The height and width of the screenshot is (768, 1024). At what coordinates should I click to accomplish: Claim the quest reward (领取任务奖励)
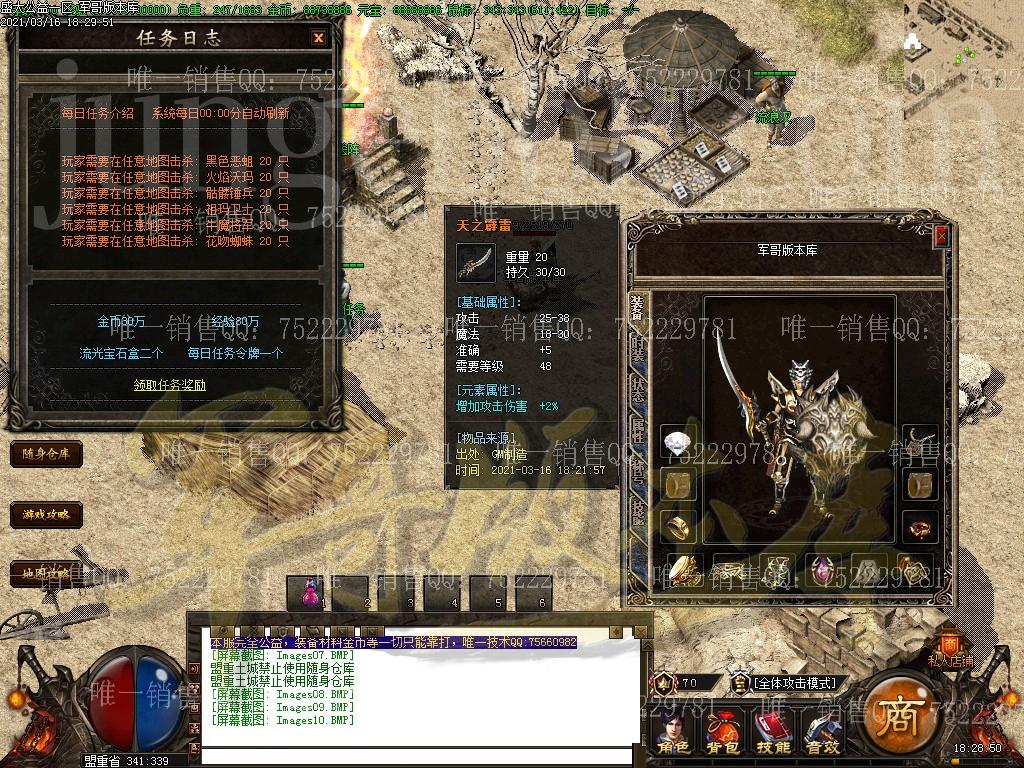(x=170, y=384)
